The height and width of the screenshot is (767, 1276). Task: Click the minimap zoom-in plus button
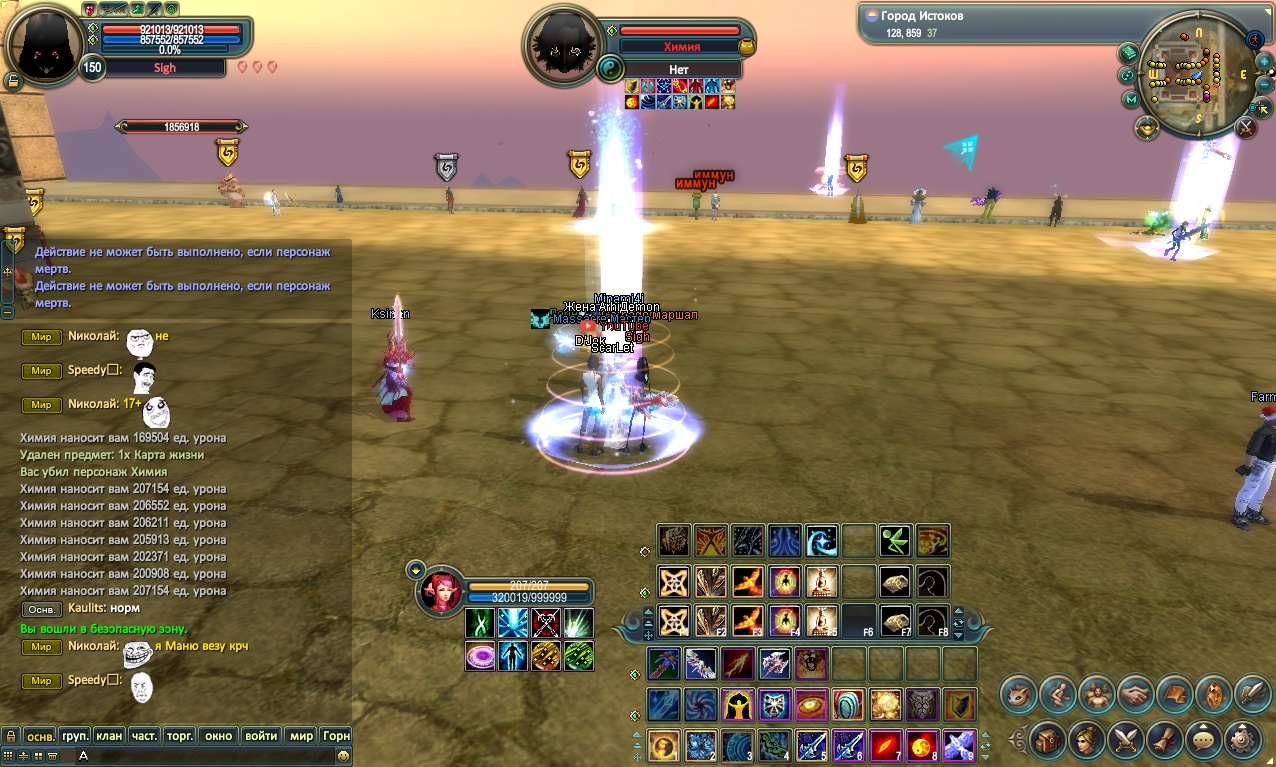tap(1263, 61)
